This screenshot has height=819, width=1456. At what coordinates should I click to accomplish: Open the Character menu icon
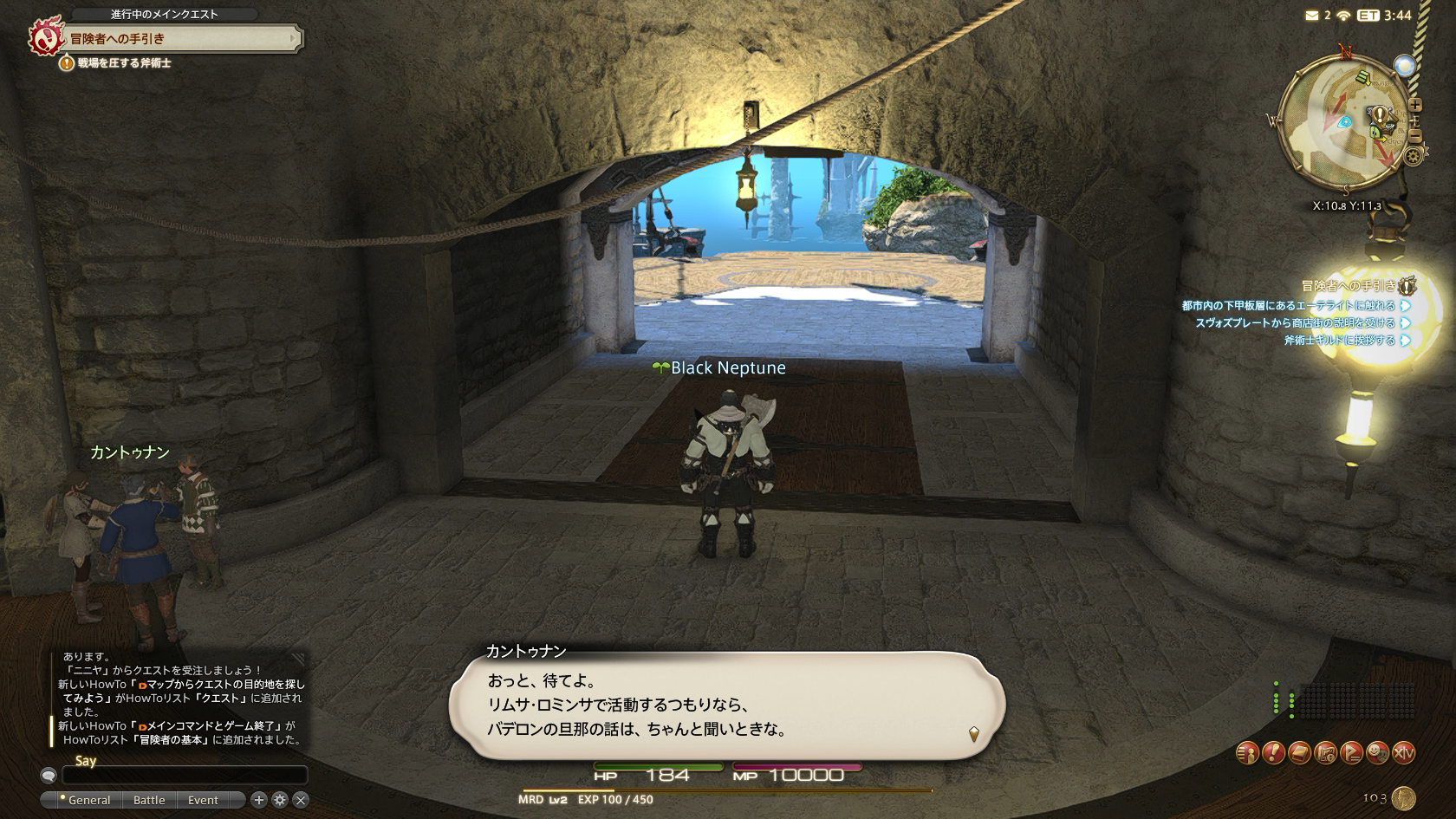[1247, 753]
